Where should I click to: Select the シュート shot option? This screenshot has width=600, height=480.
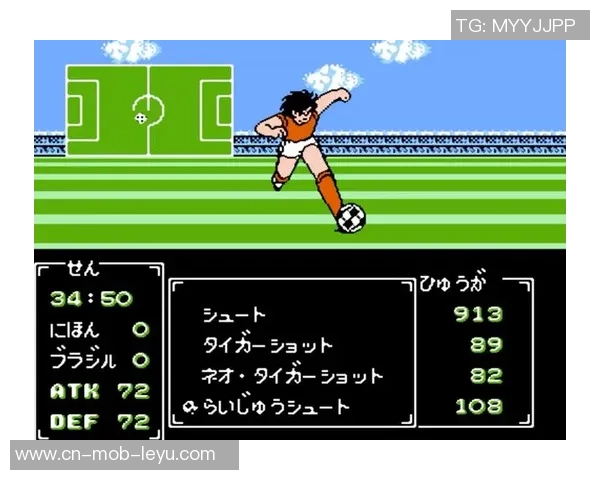pyautogui.click(x=233, y=315)
